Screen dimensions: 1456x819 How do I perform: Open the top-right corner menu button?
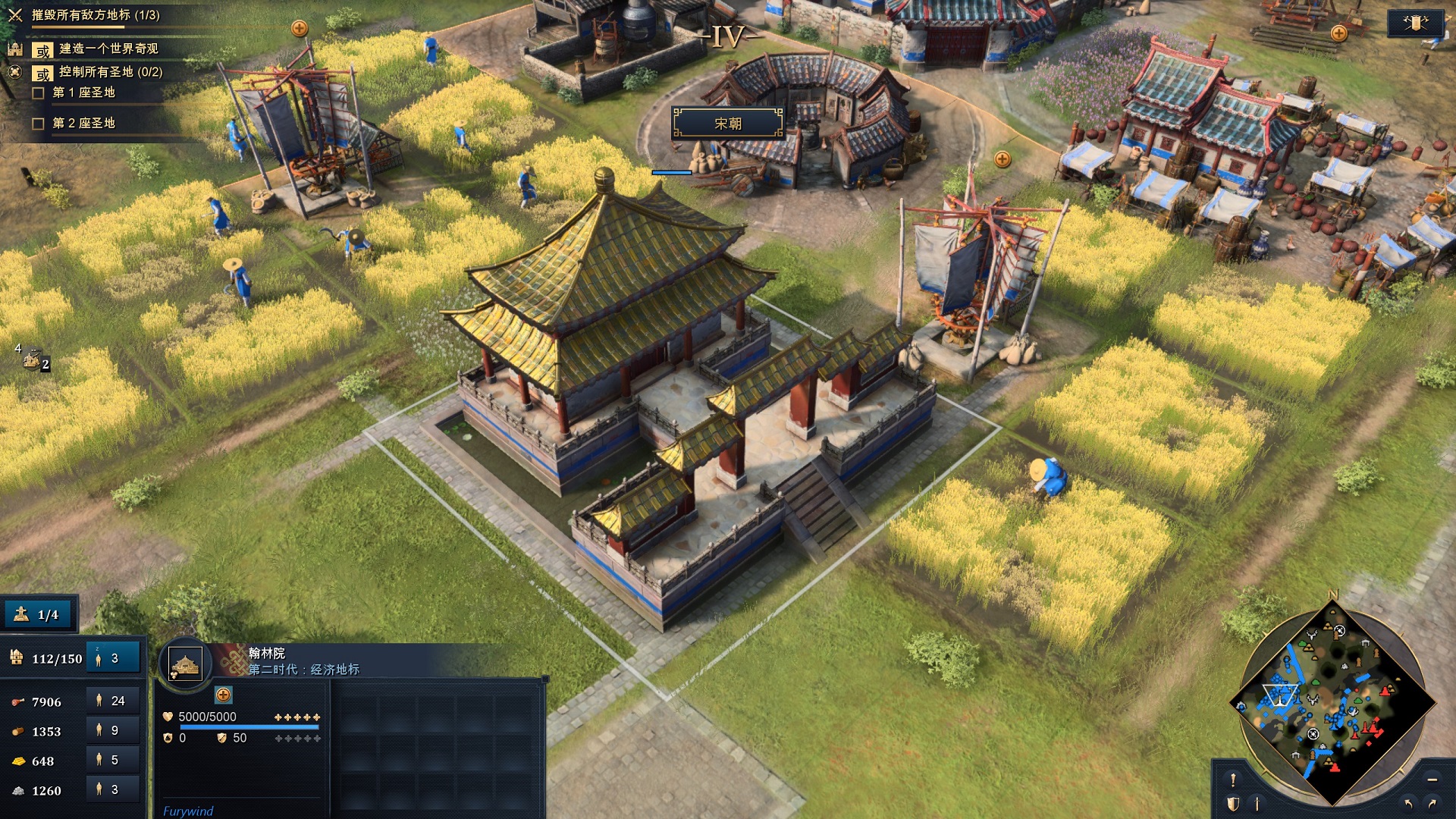click(x=1415, y=23)
